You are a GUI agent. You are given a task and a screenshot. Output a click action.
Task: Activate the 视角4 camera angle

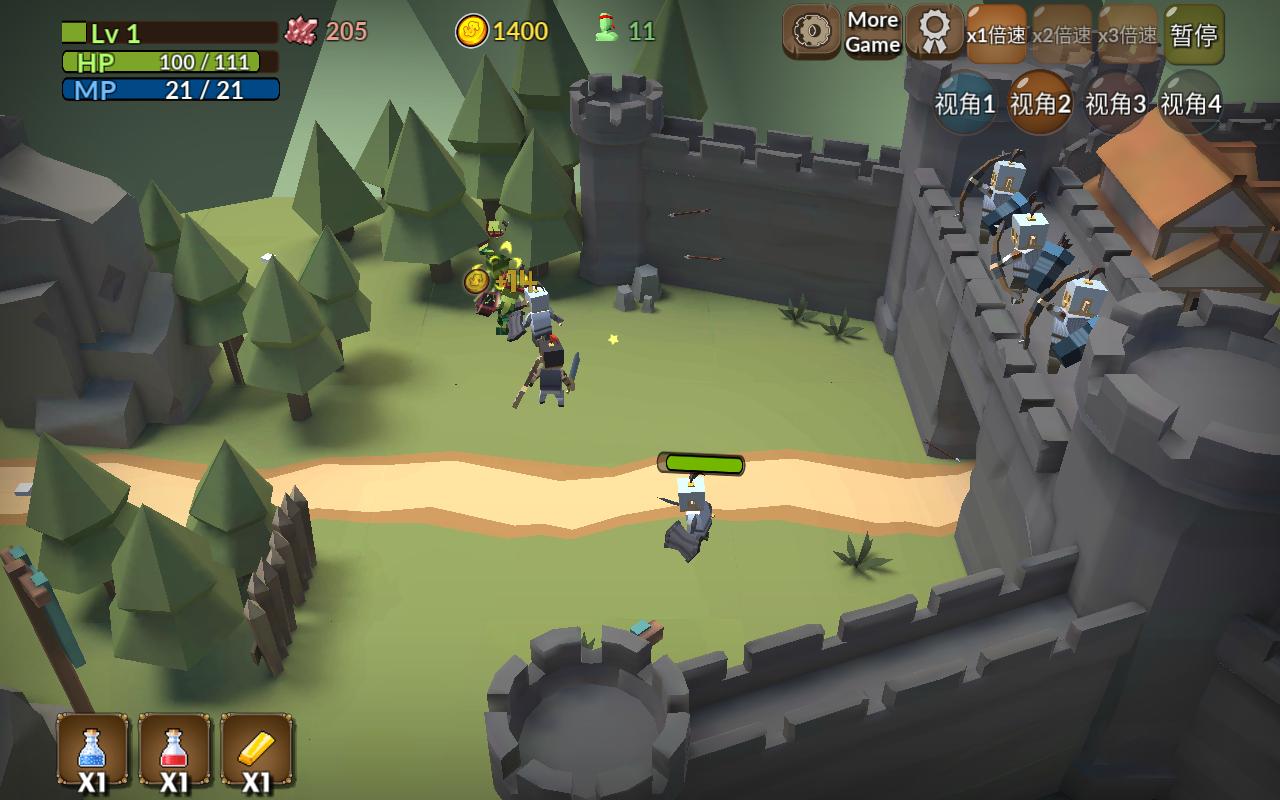(x=1190, y=103)
